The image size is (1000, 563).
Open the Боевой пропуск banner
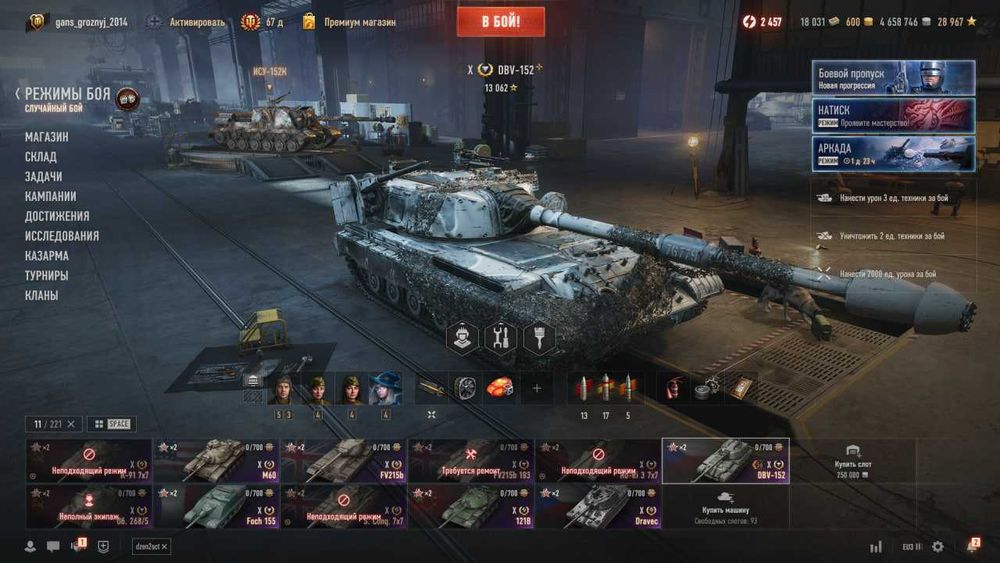893,78
